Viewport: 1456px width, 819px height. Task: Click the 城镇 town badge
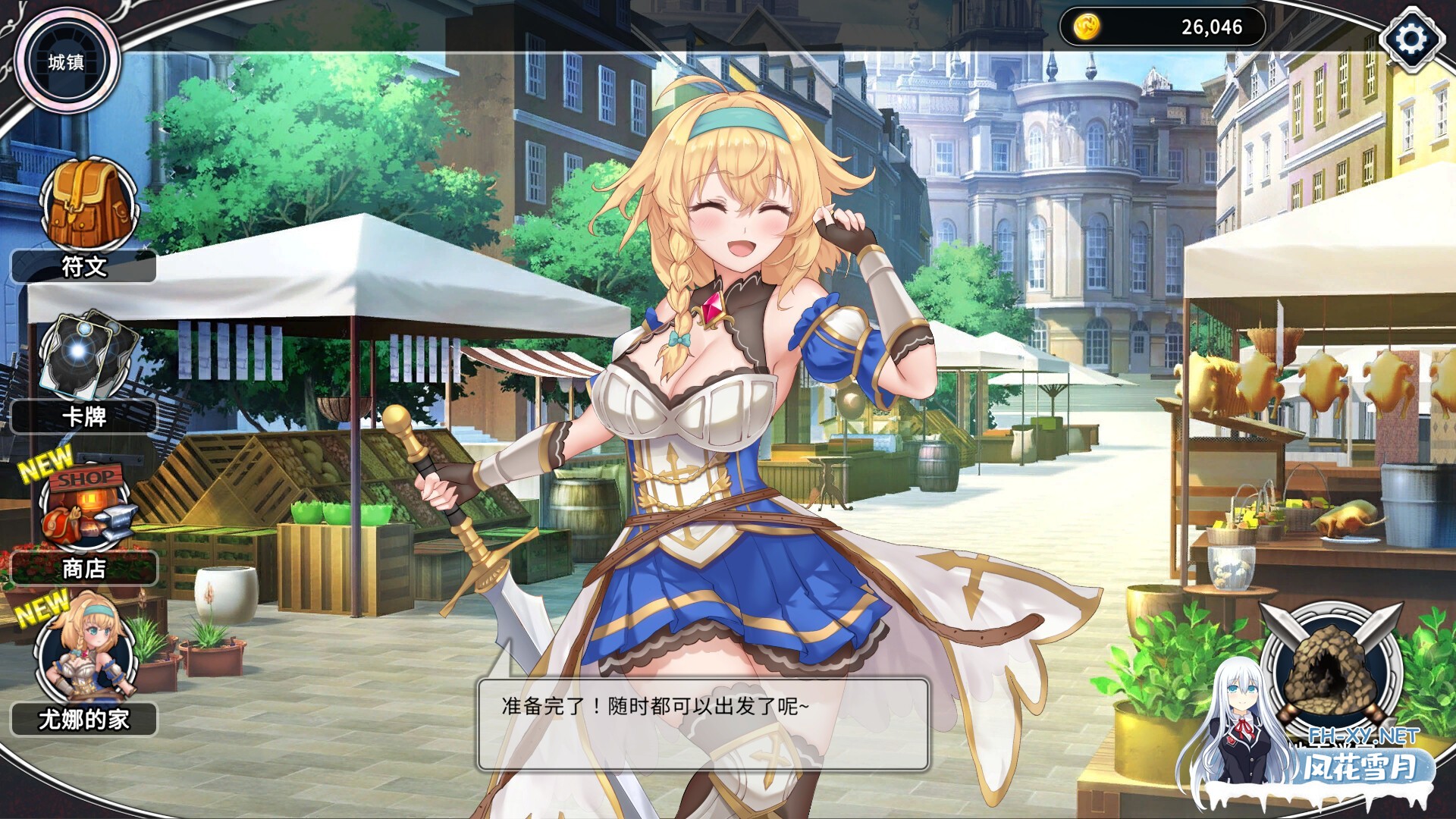tap(67, 62)
